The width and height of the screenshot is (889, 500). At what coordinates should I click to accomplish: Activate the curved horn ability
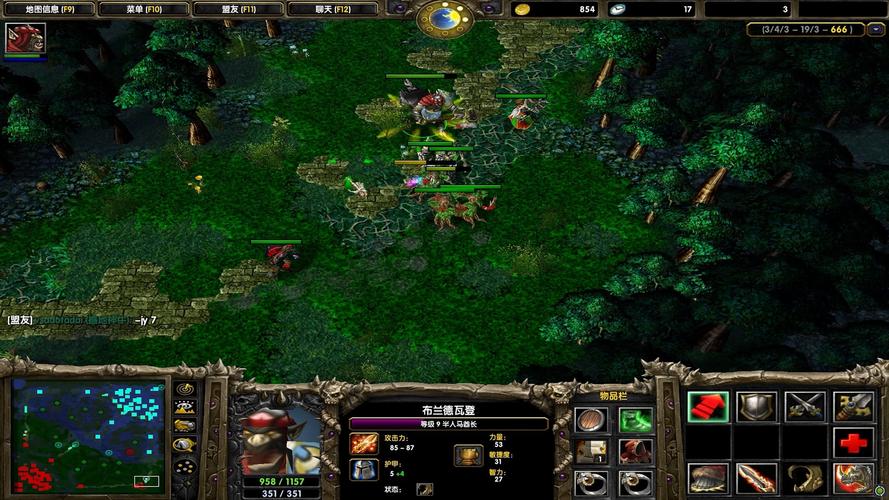[805, 479]
